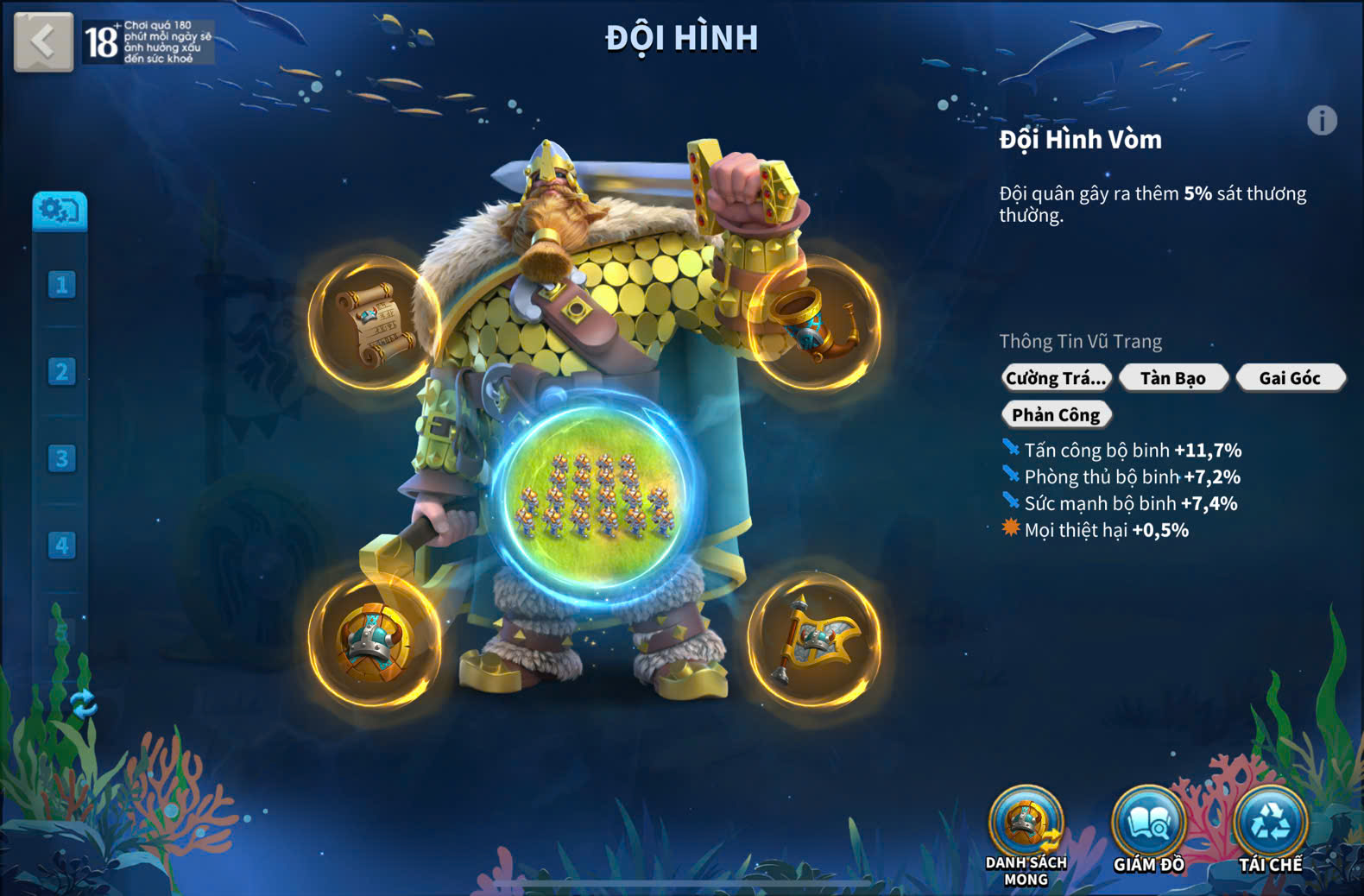Show the Tàn Bạo inscription tag

(x=1173, y=378)
